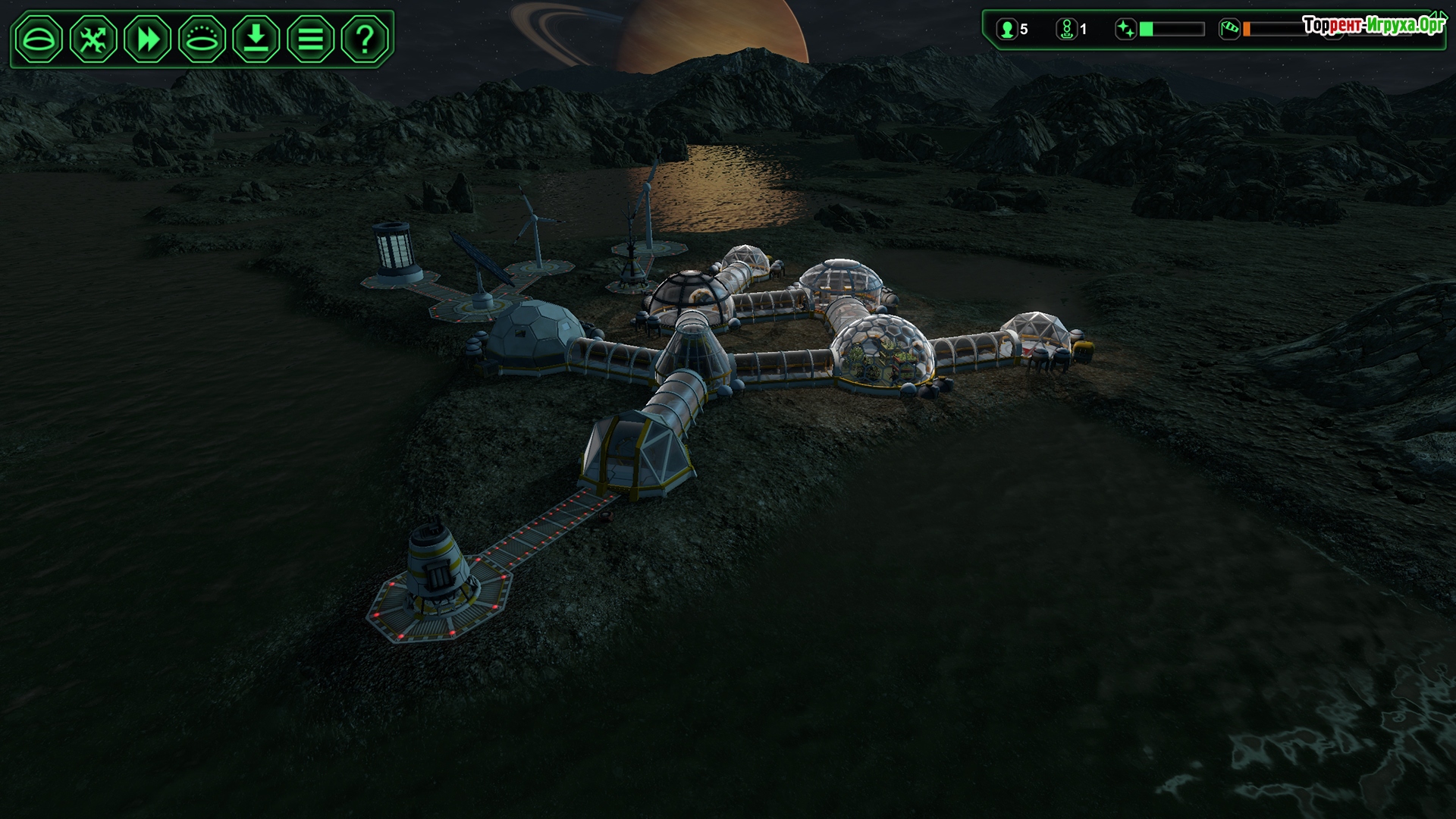Screen dimensions: 1456x819
Task: Show help with the question mark
Action: tap(365, 38)
